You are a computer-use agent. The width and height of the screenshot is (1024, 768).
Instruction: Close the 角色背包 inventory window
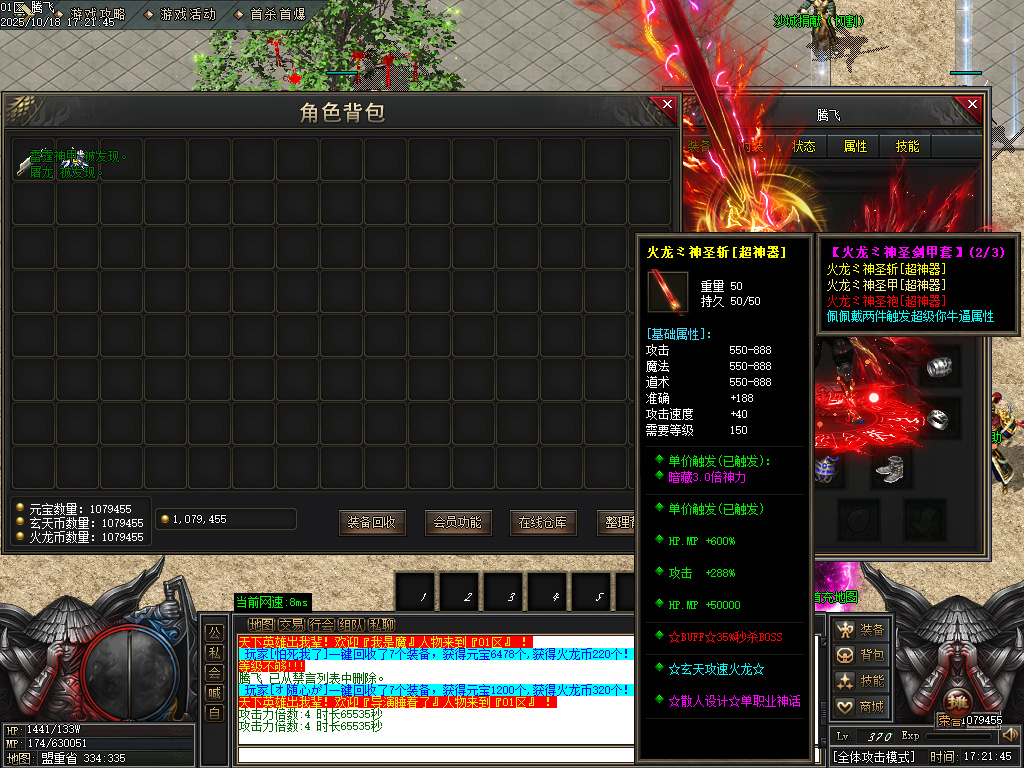667,106
